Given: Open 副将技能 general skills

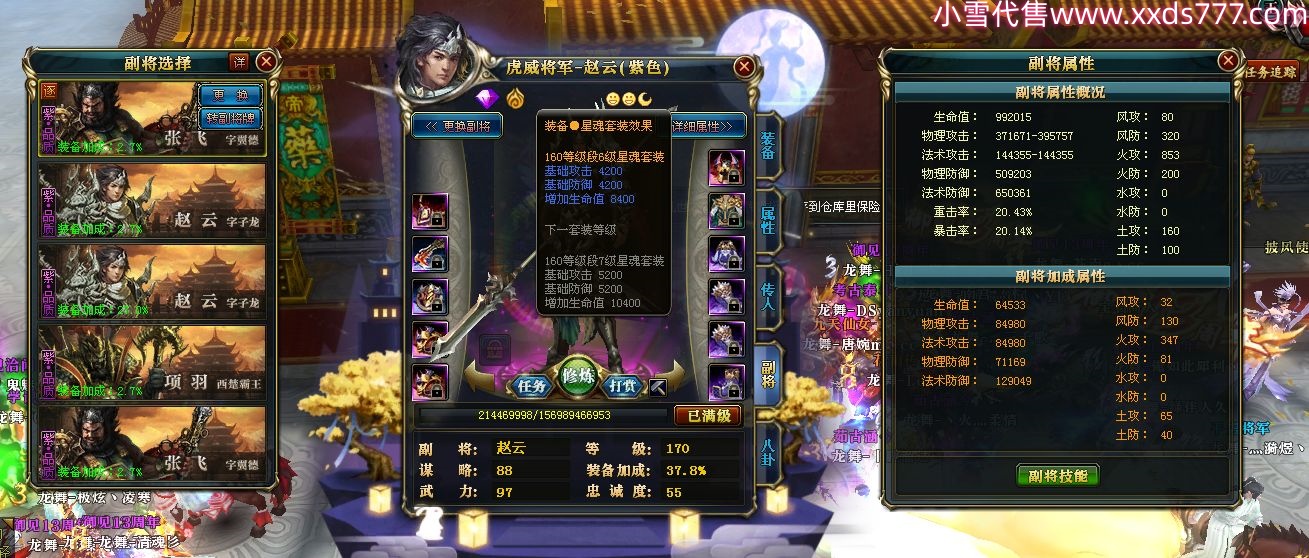Looking at the screenshot, I should (x=1057, y=475).
